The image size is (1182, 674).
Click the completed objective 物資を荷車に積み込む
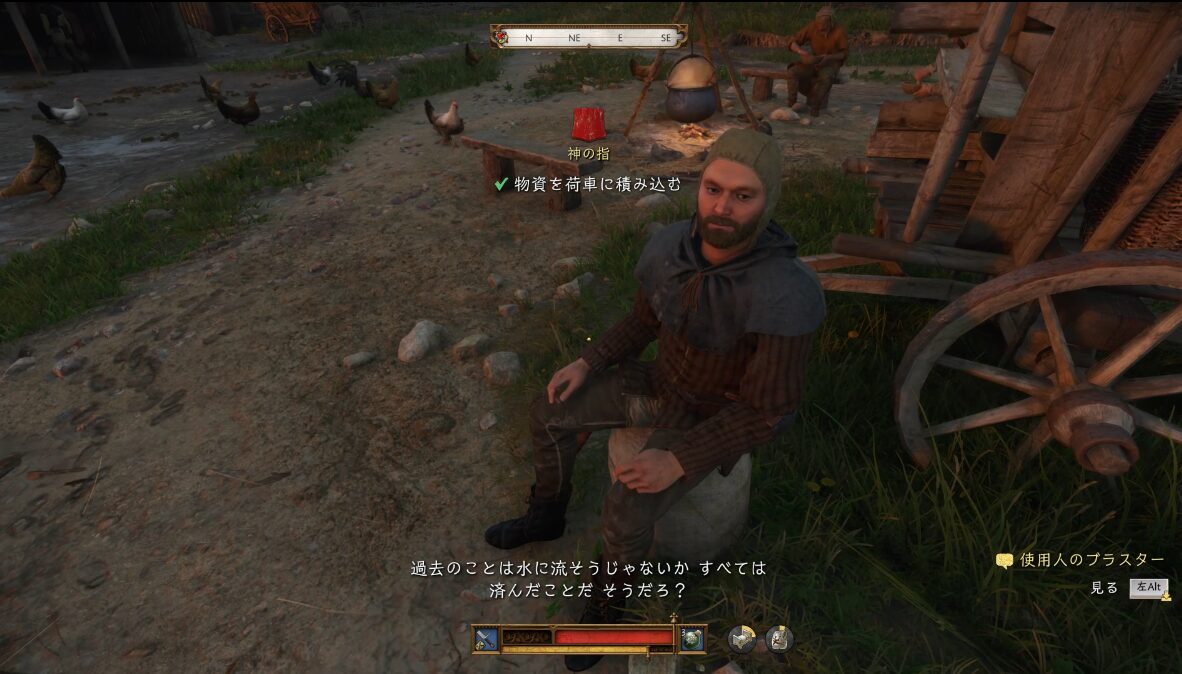pyautogui.click(x=588, y=184)
